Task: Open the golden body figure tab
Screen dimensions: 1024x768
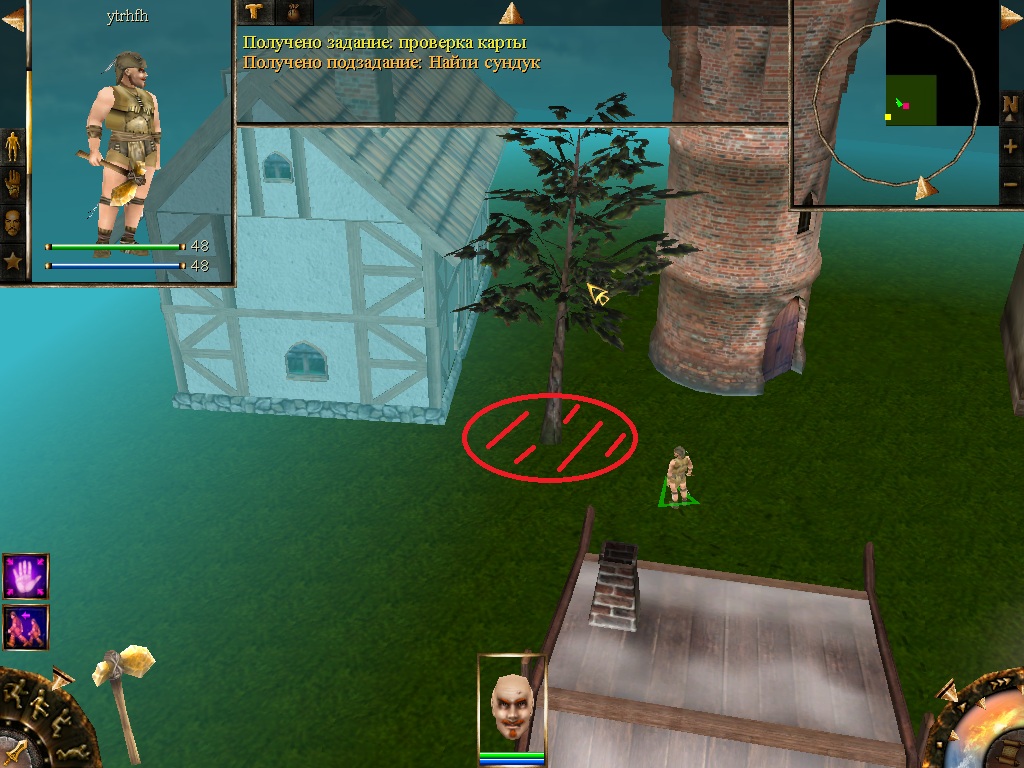Action: pos(13,147)
